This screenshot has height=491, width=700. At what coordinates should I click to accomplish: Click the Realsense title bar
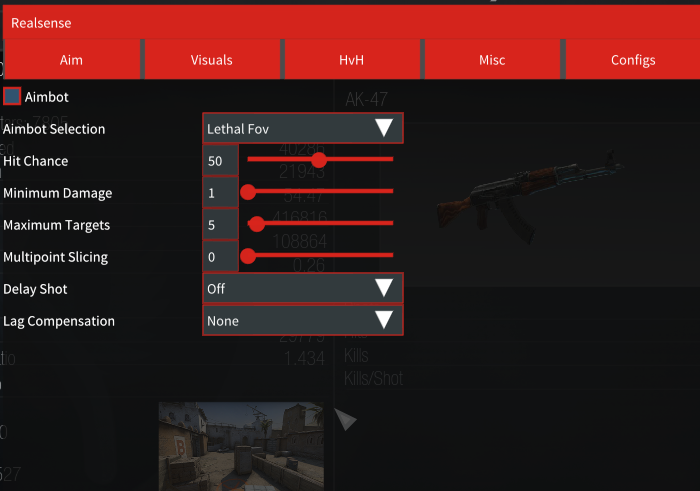[350, 22]
